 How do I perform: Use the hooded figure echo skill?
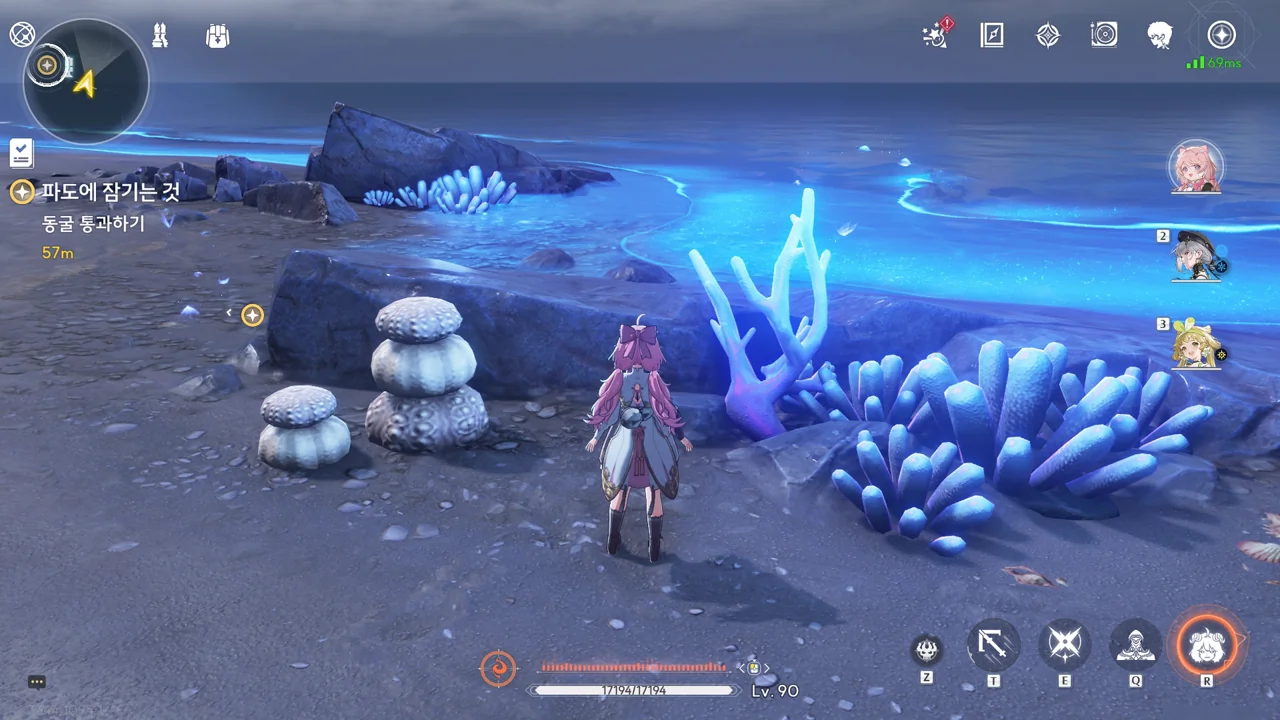pos(1136,645)
